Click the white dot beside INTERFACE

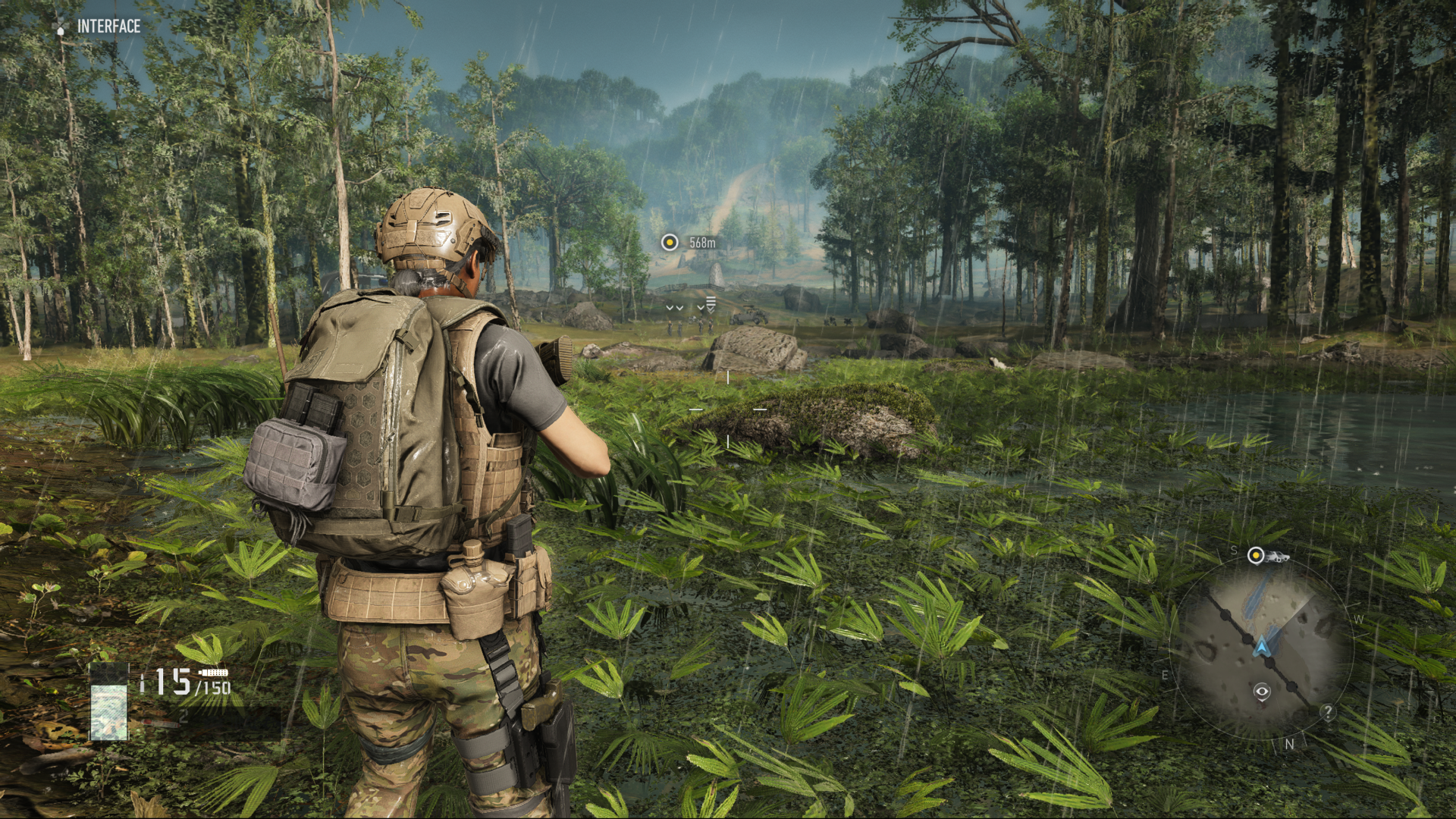(x=60, y=32)
